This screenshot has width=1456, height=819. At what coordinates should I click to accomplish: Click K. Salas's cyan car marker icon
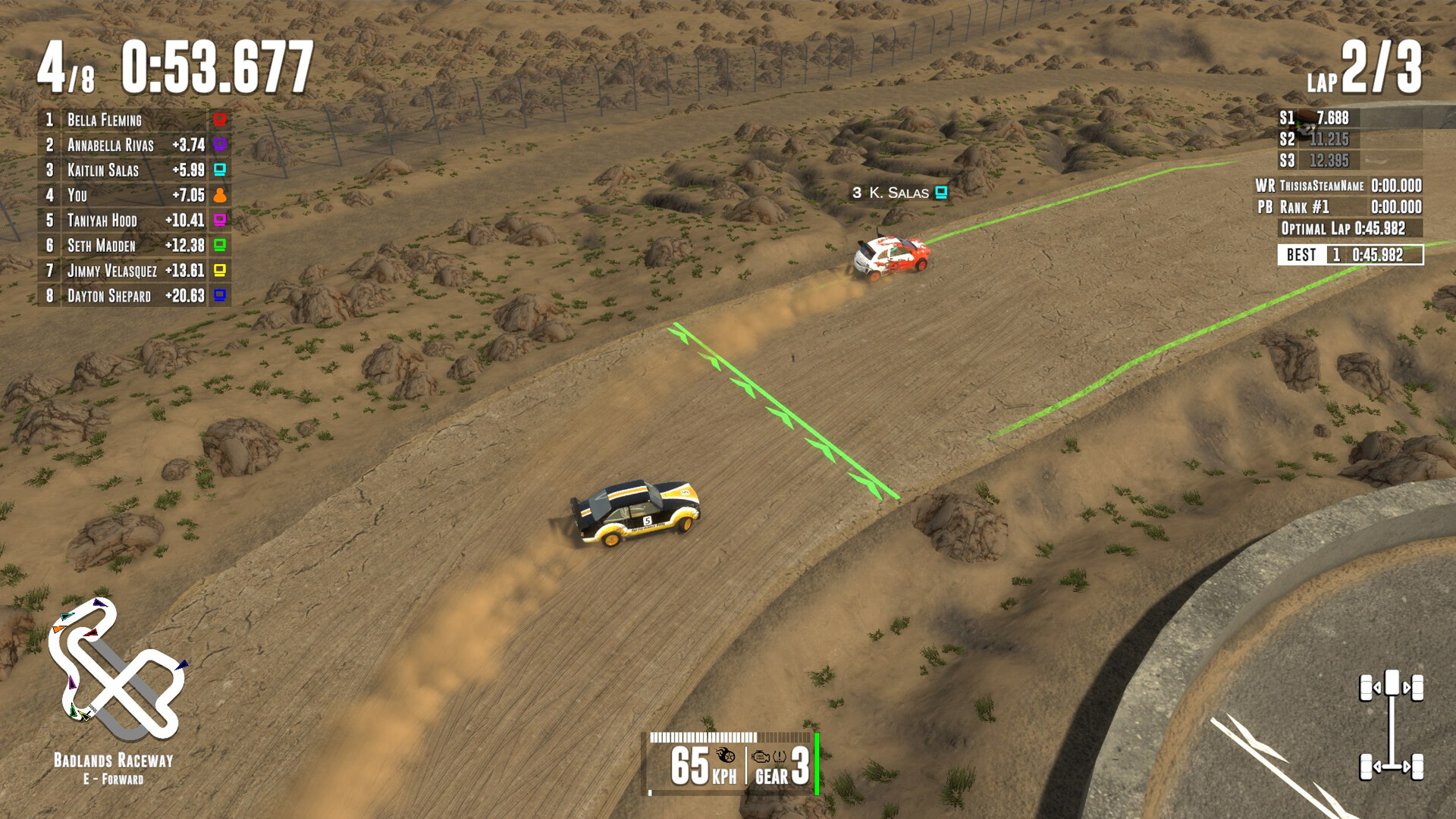(941, 193)
